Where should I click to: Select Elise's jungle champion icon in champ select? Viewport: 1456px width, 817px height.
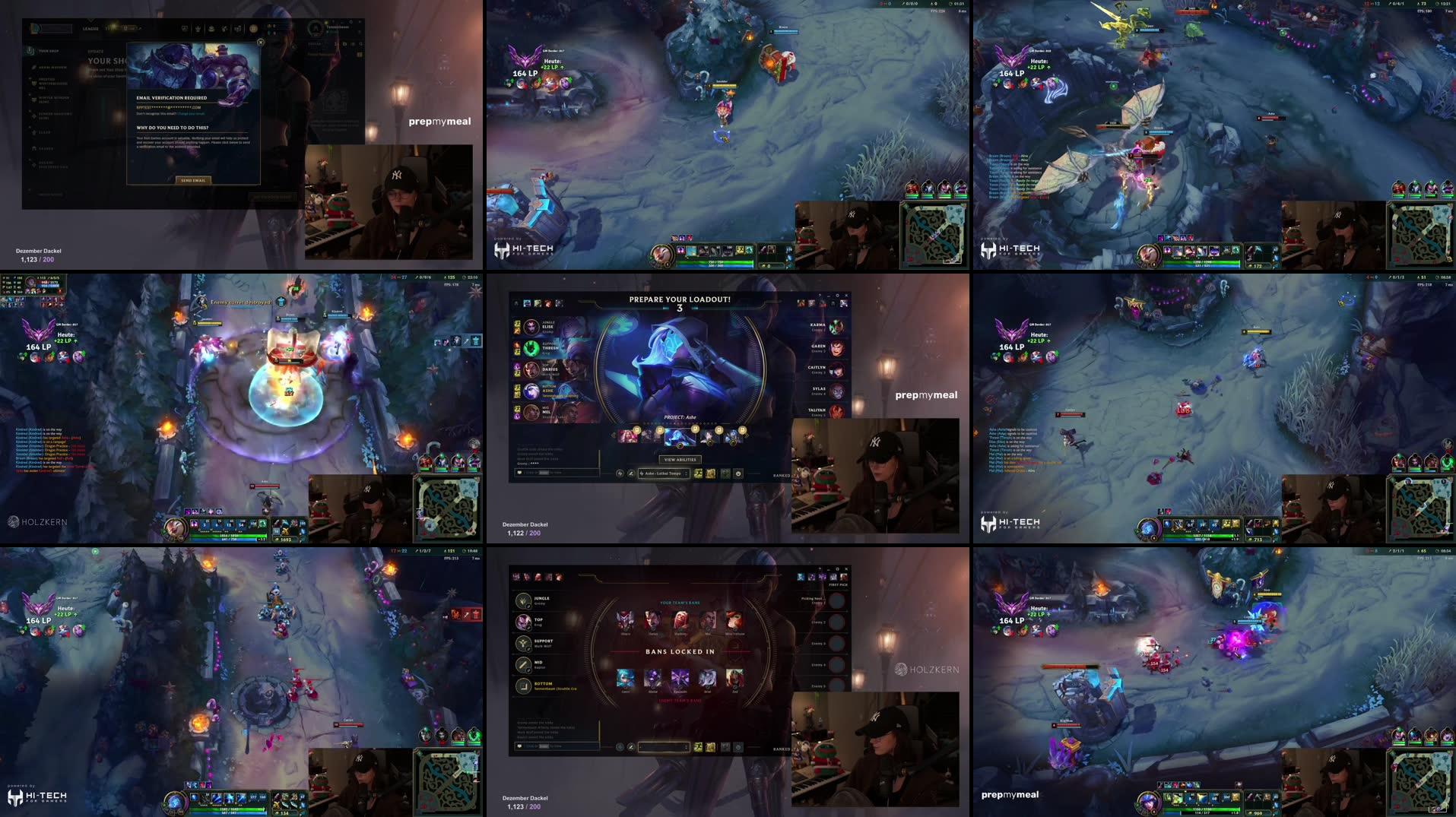coord(531,328)
